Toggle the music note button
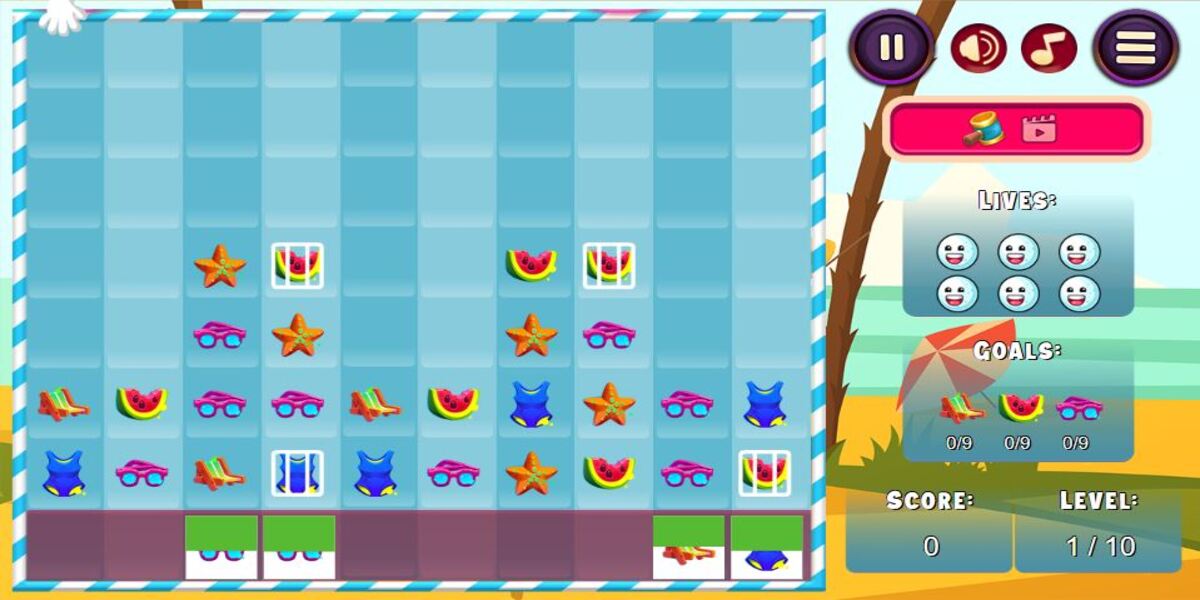The image size is (1200, 600). click(x=1048, y=48)
